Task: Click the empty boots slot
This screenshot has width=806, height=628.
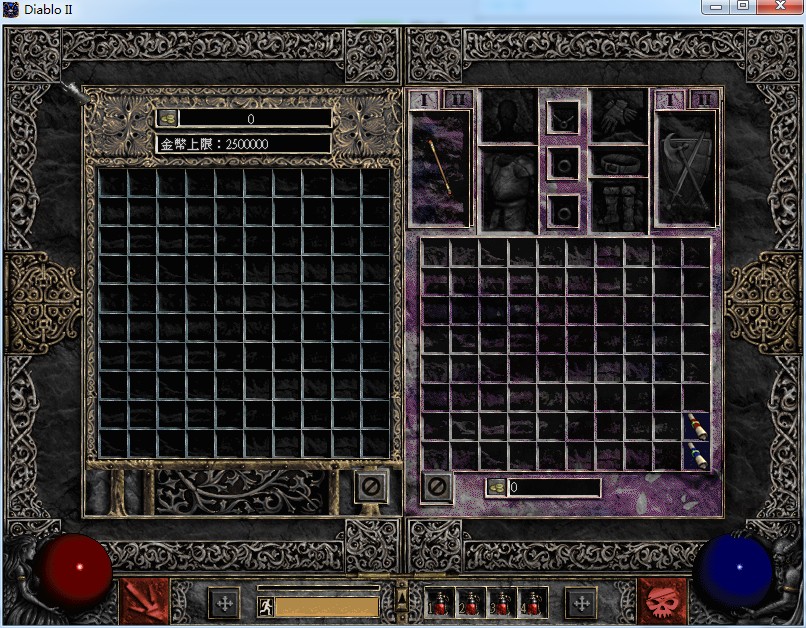Action: (619, 204)
